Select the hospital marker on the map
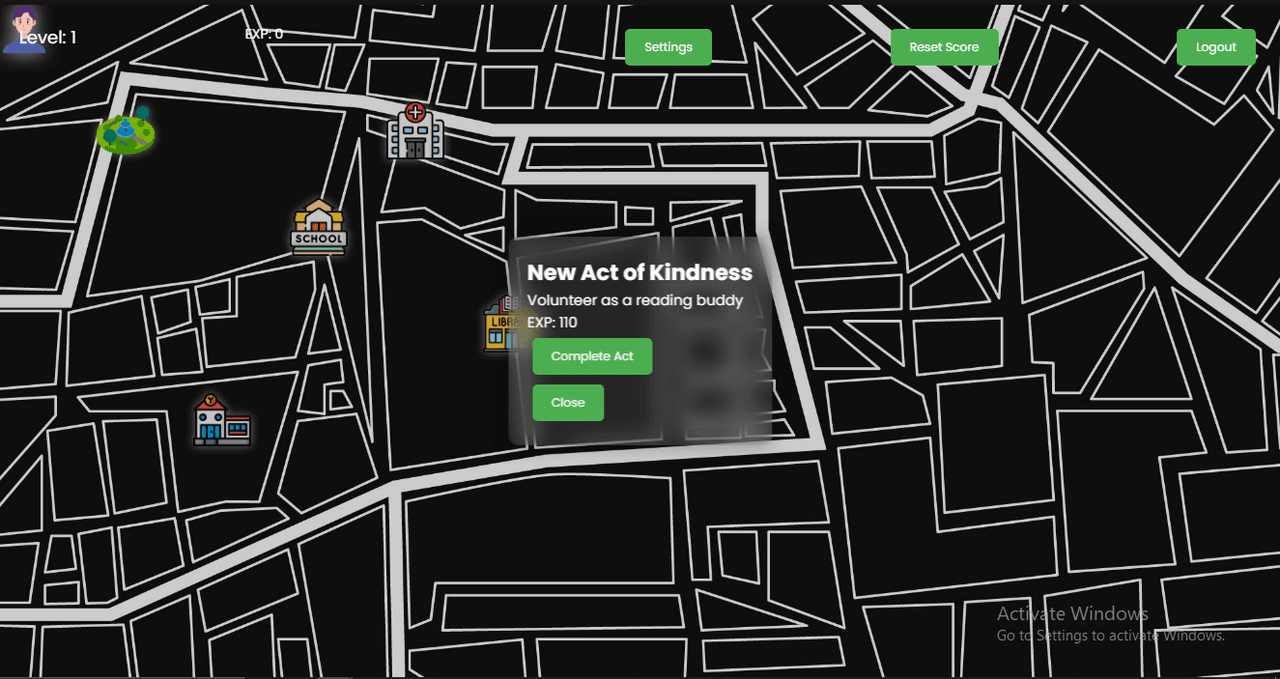 [x=415, y=131]
